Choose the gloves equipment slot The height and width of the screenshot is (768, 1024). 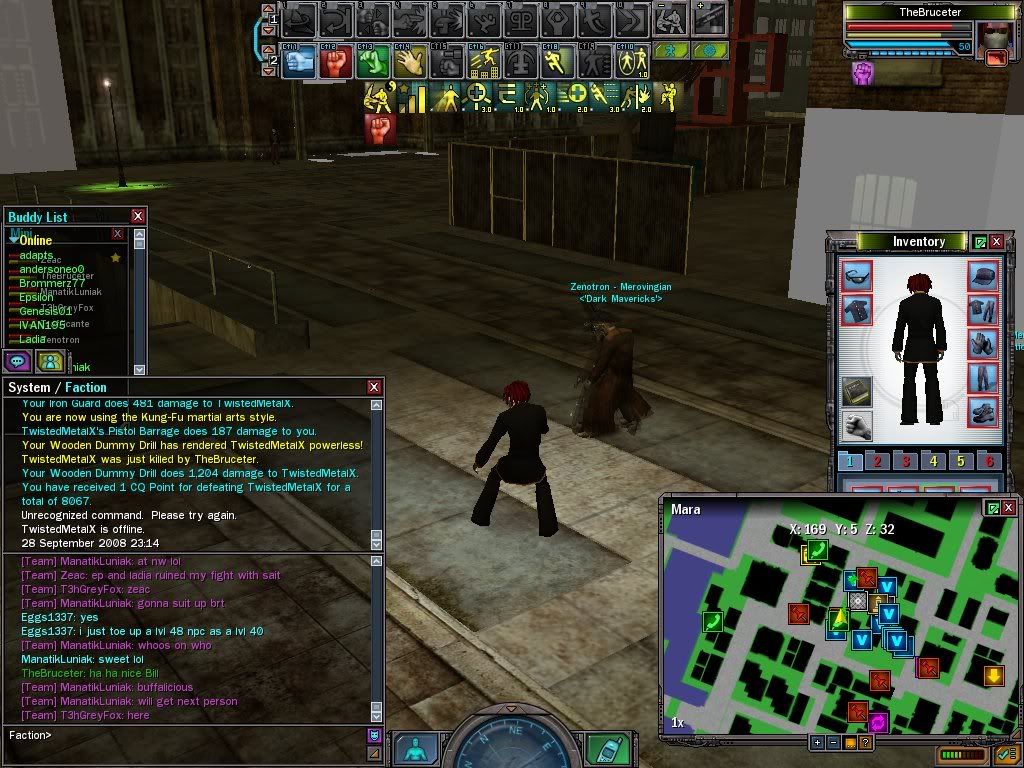pos(983,344)
